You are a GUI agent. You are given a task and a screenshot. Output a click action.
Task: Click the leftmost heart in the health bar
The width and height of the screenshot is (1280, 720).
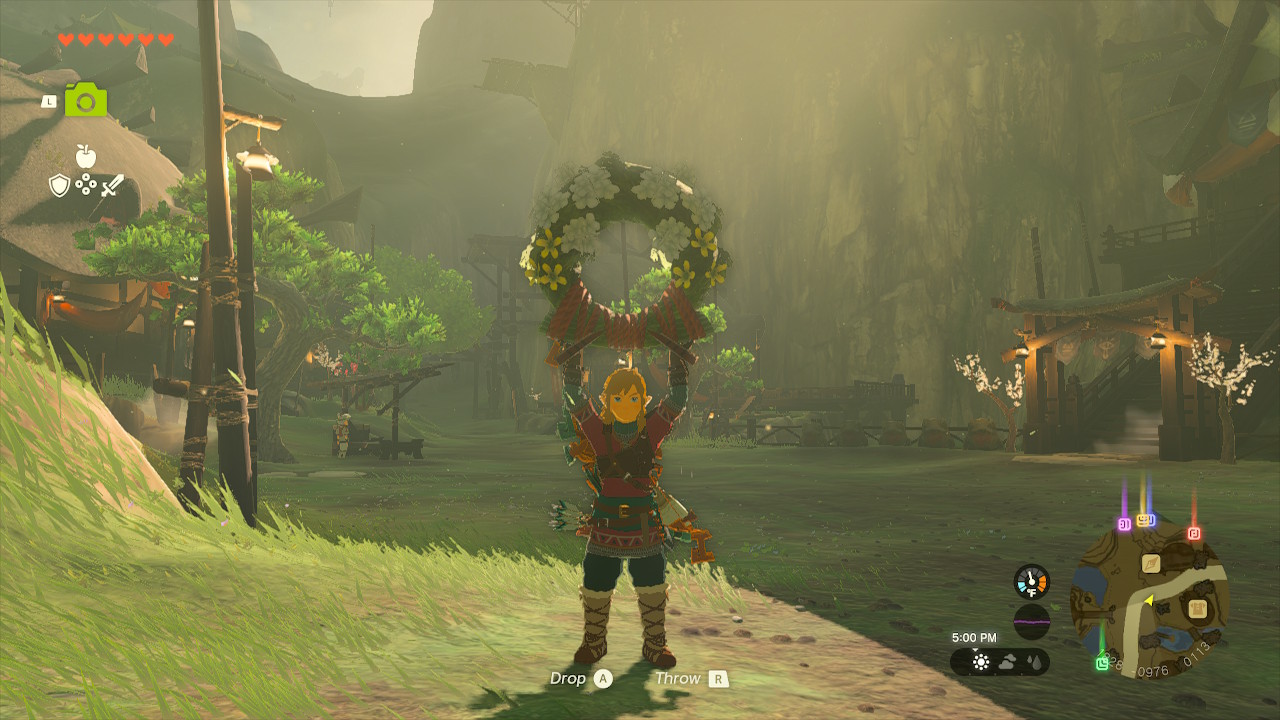pyautogui.click(x=65, y=39)
